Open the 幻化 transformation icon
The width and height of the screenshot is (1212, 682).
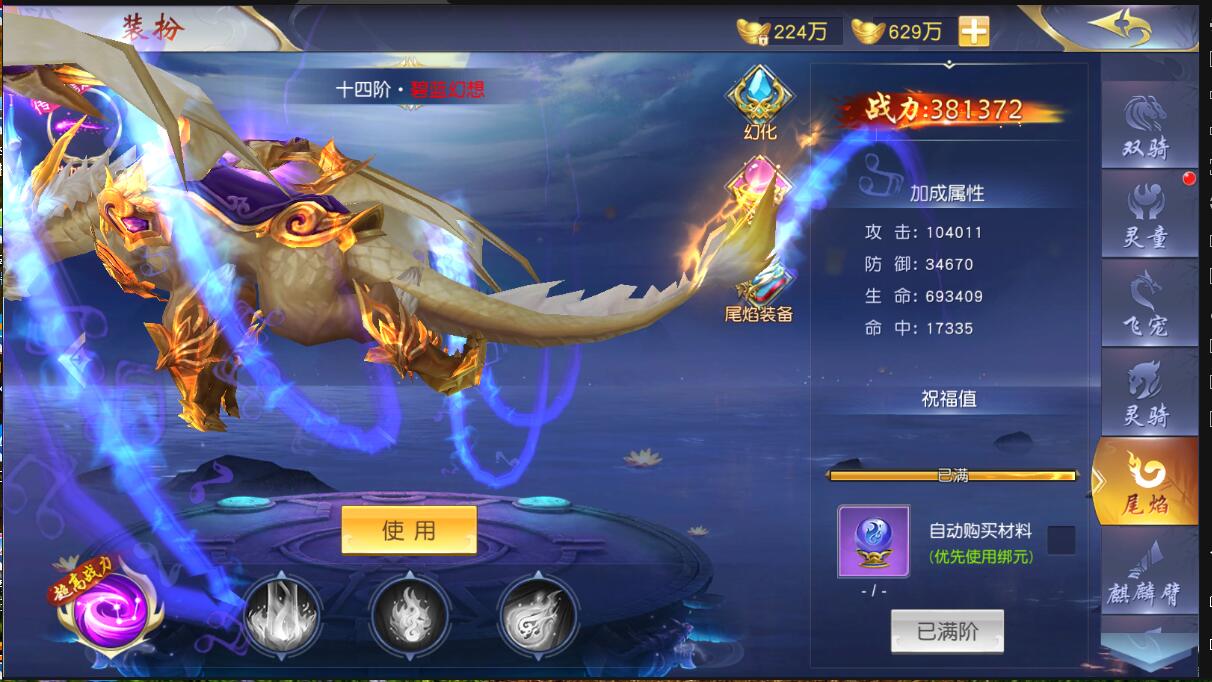760,102
